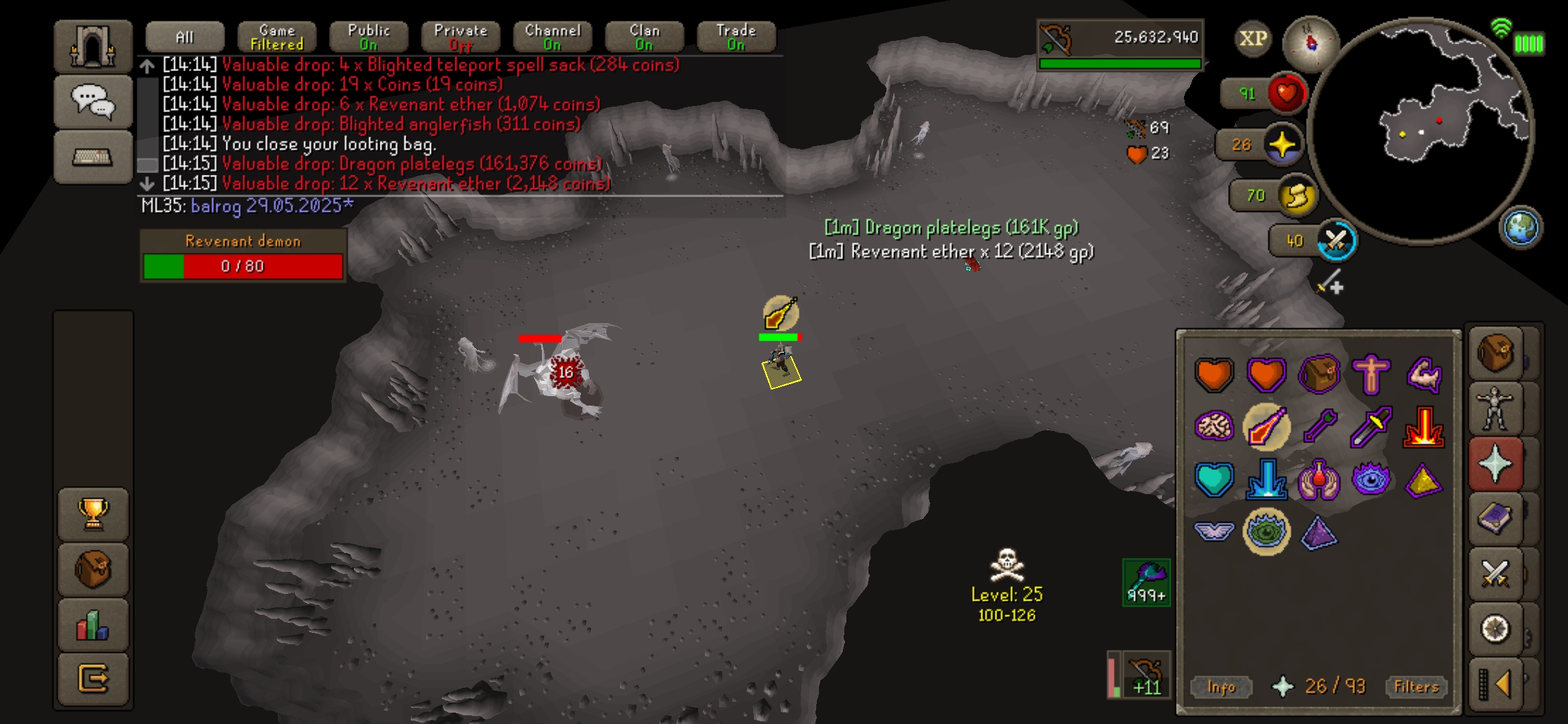The width and height of the screenshot is (1568, 724).
Task: Switch to the All chat tab
Action: pos(184,38)
